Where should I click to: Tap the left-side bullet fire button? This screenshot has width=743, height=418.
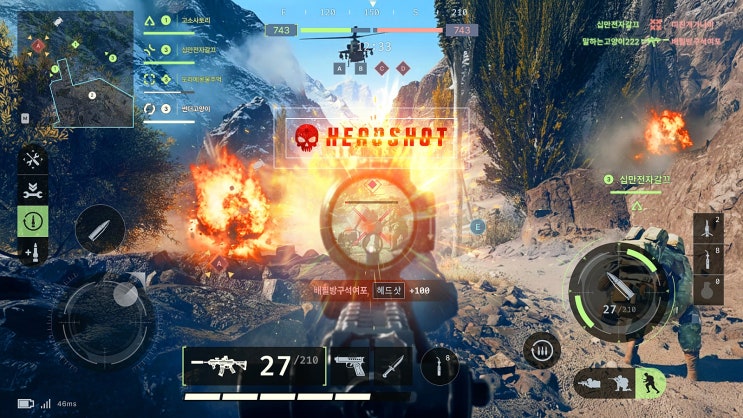99,230
